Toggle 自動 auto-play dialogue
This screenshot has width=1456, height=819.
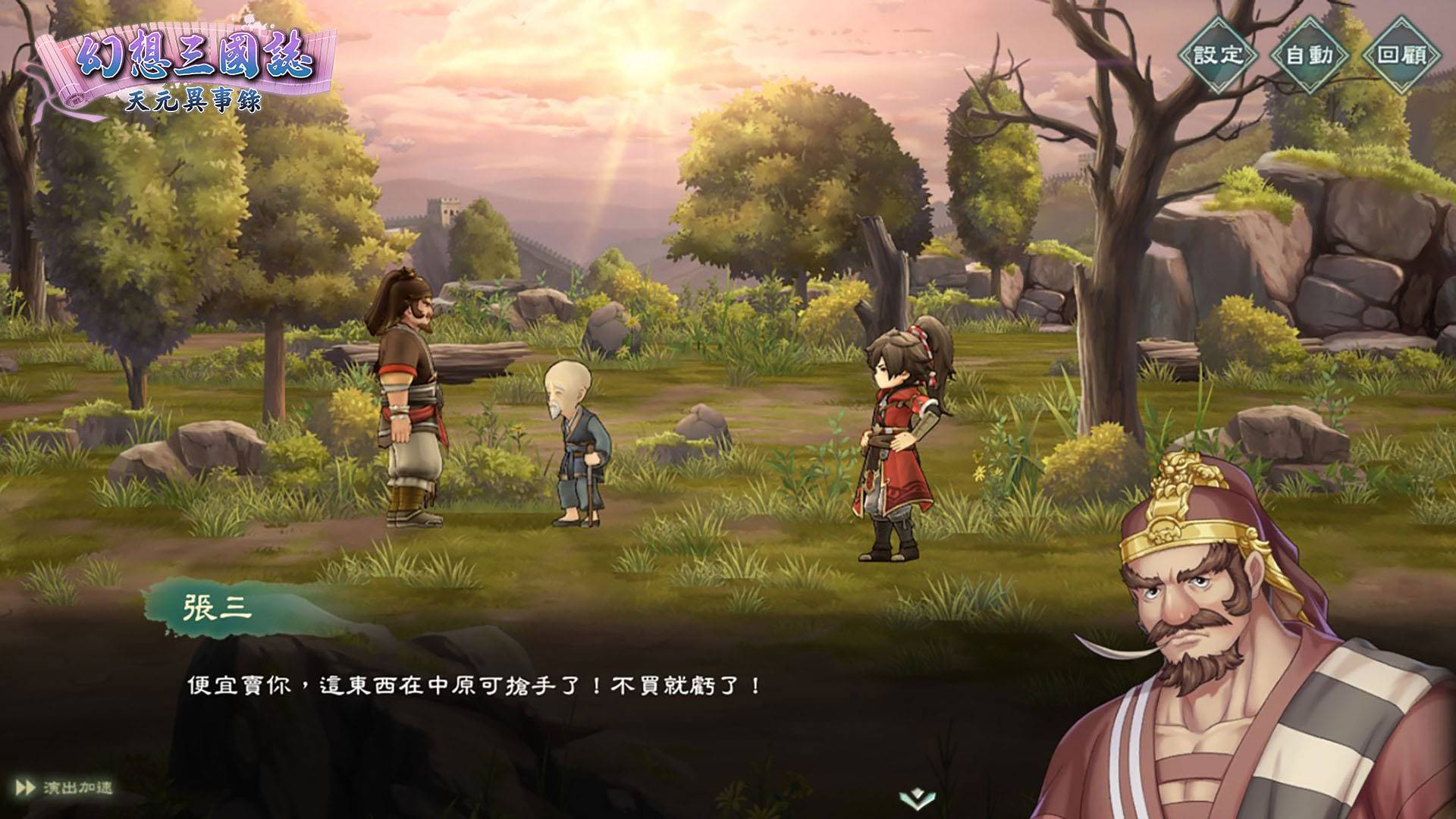click(x=1310, y=55)
